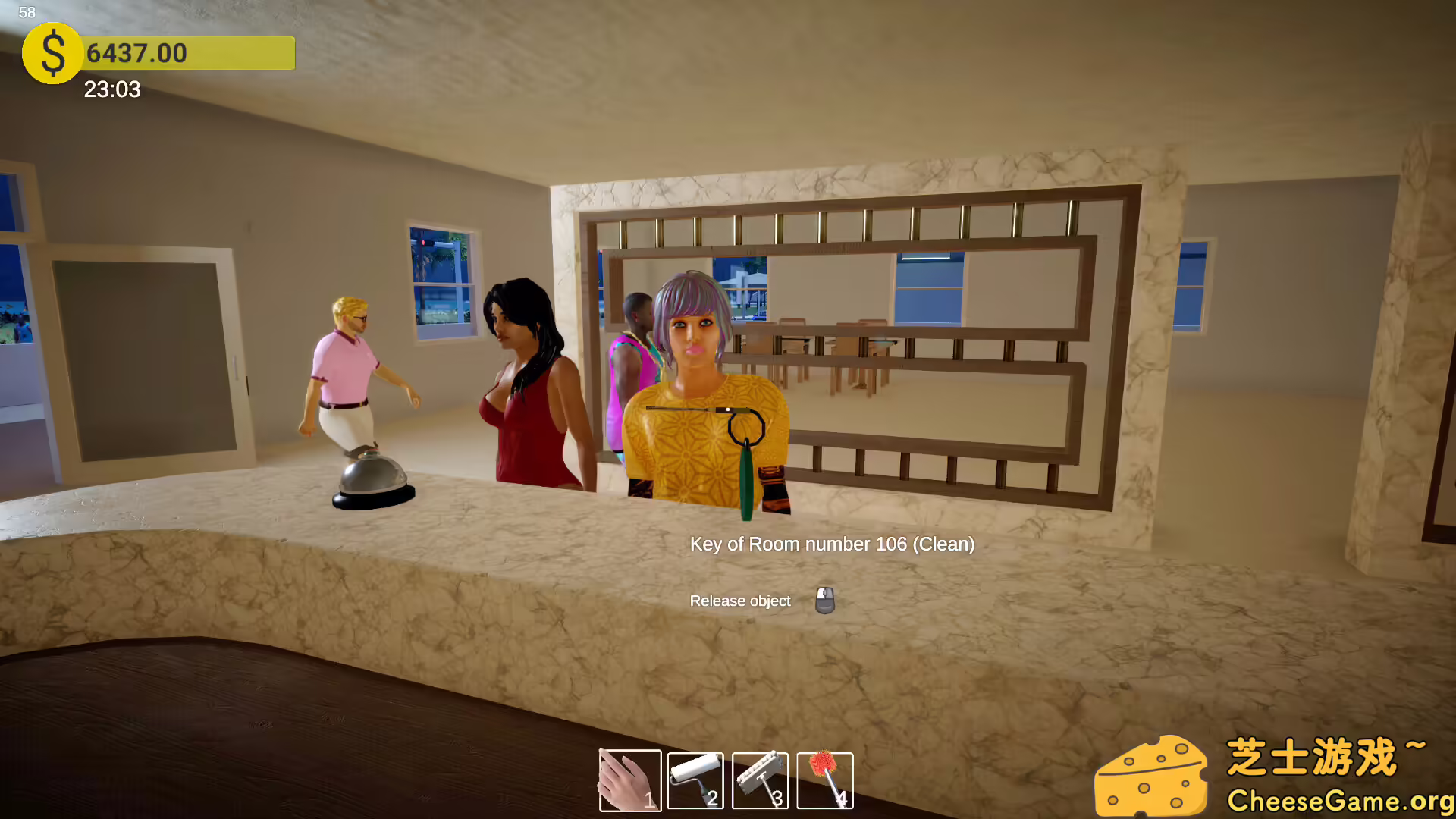The width and height of the screenshot is (1456, 819).
Task: Click the clock showing 23:03
Action: 111,90
